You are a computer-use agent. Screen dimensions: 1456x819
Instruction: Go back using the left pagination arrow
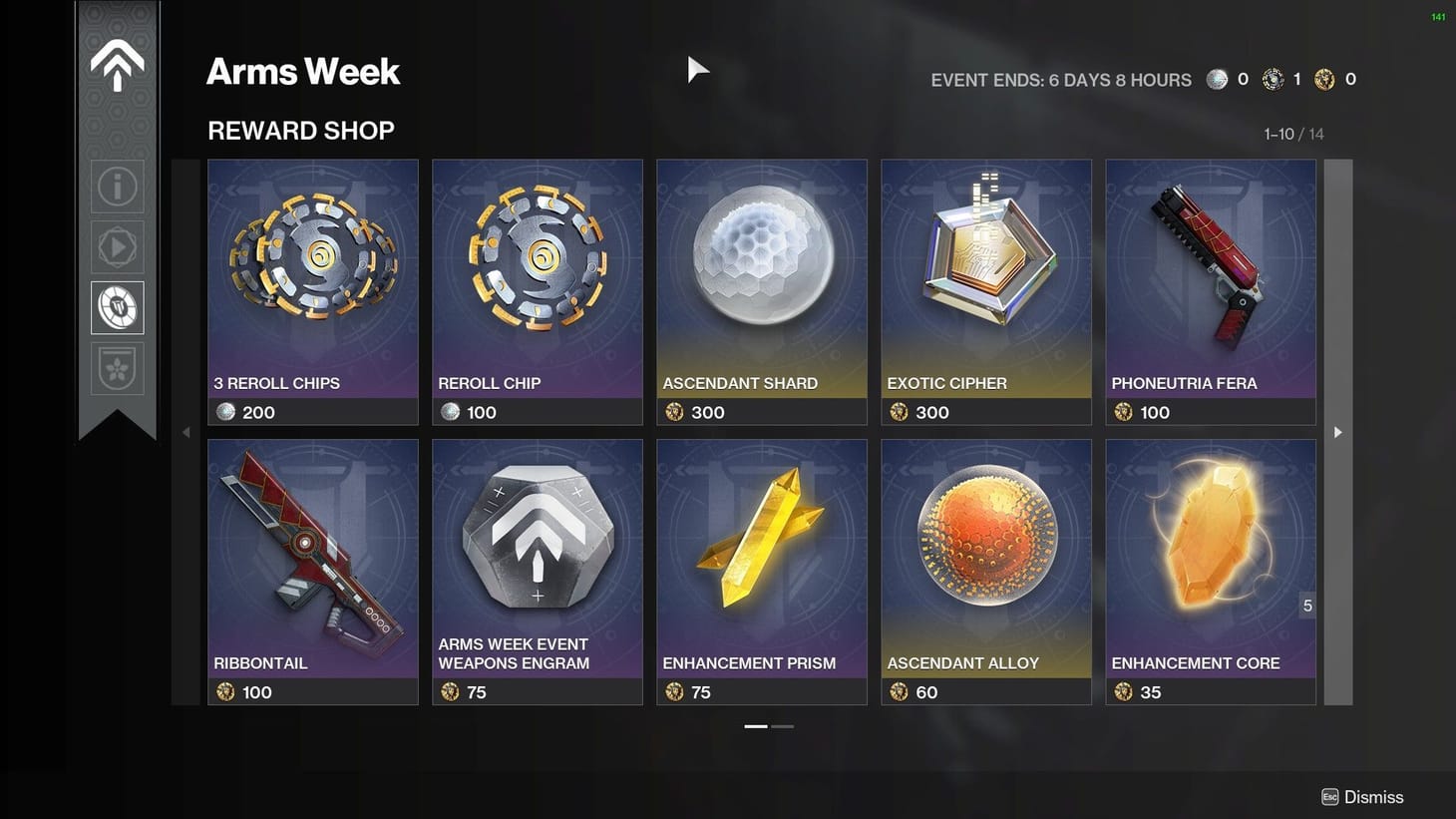point(185,432)
